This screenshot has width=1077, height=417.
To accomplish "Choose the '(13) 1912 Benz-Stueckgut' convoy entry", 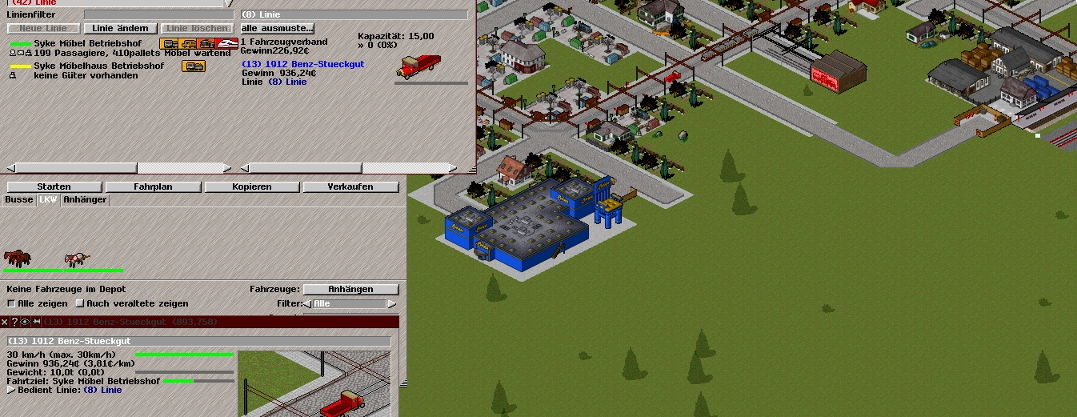I will click(302, 64).
